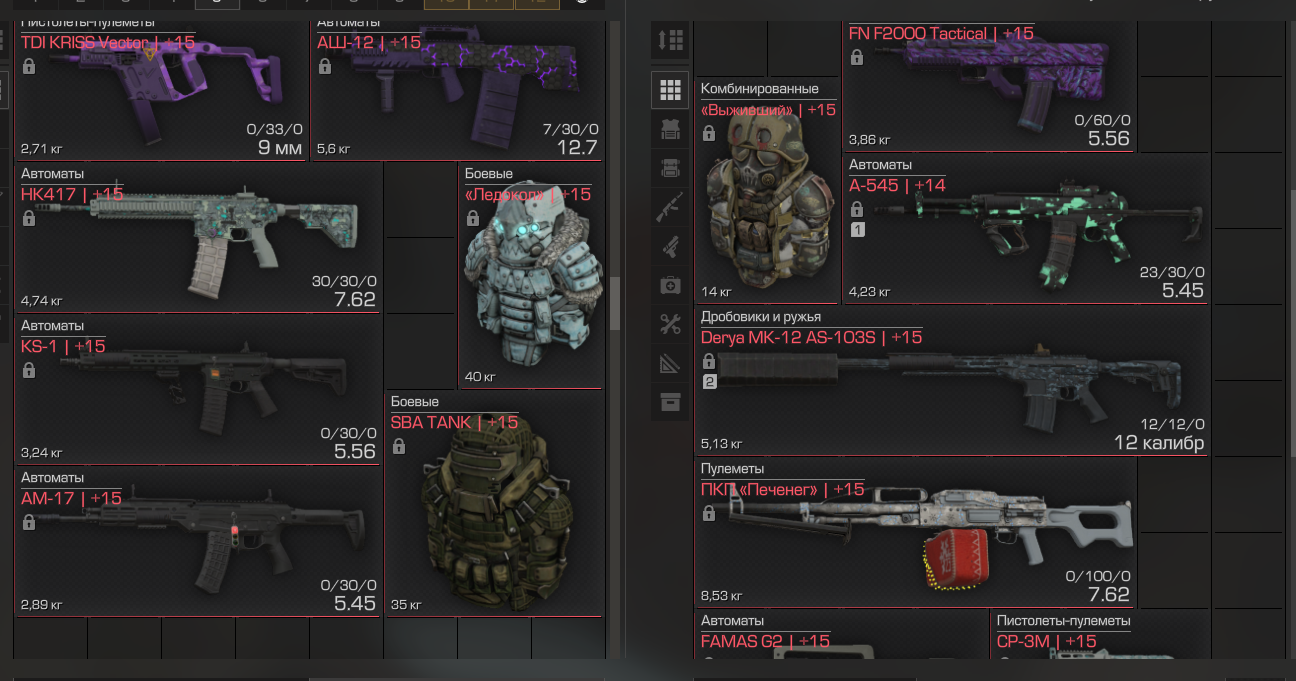This screenshot has width=1296, height=681.
Task: Pick the A-545 assault rifle
Action: (x=1024, y=230)
